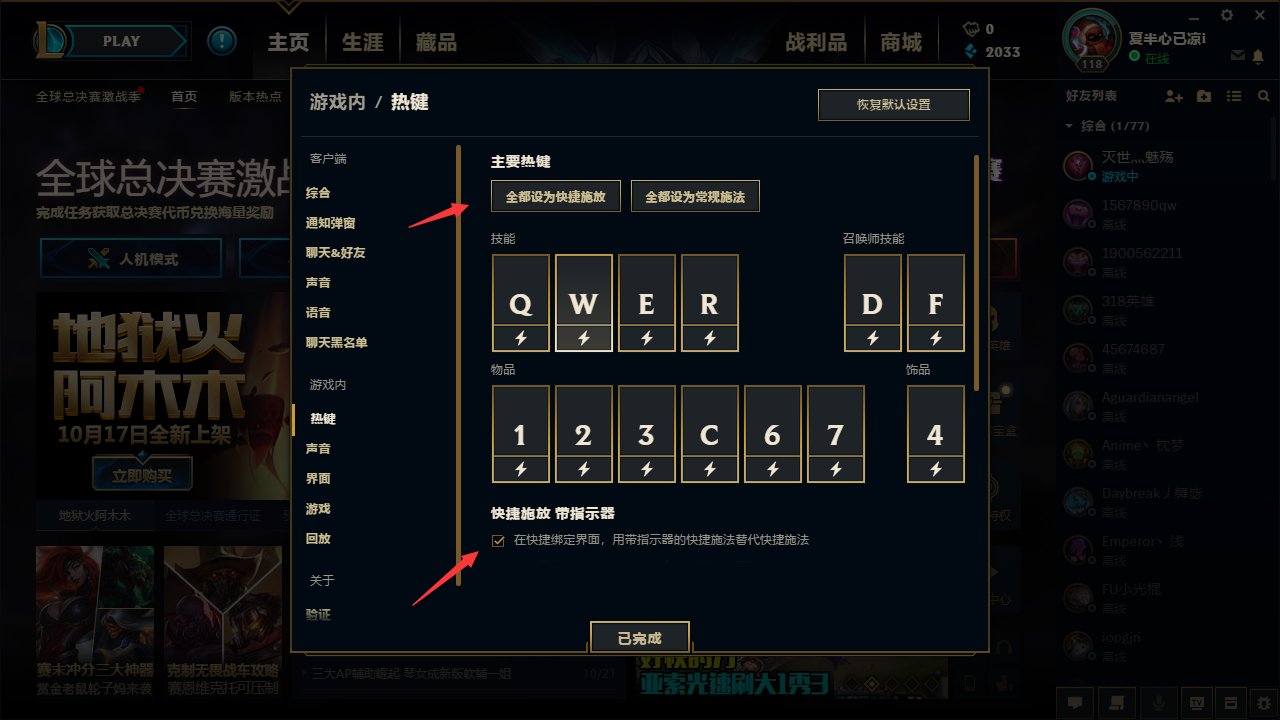This screenshot has width=1280, height=720.
Task: Click the microphone voice chat icon
Action: point(1159,703)
